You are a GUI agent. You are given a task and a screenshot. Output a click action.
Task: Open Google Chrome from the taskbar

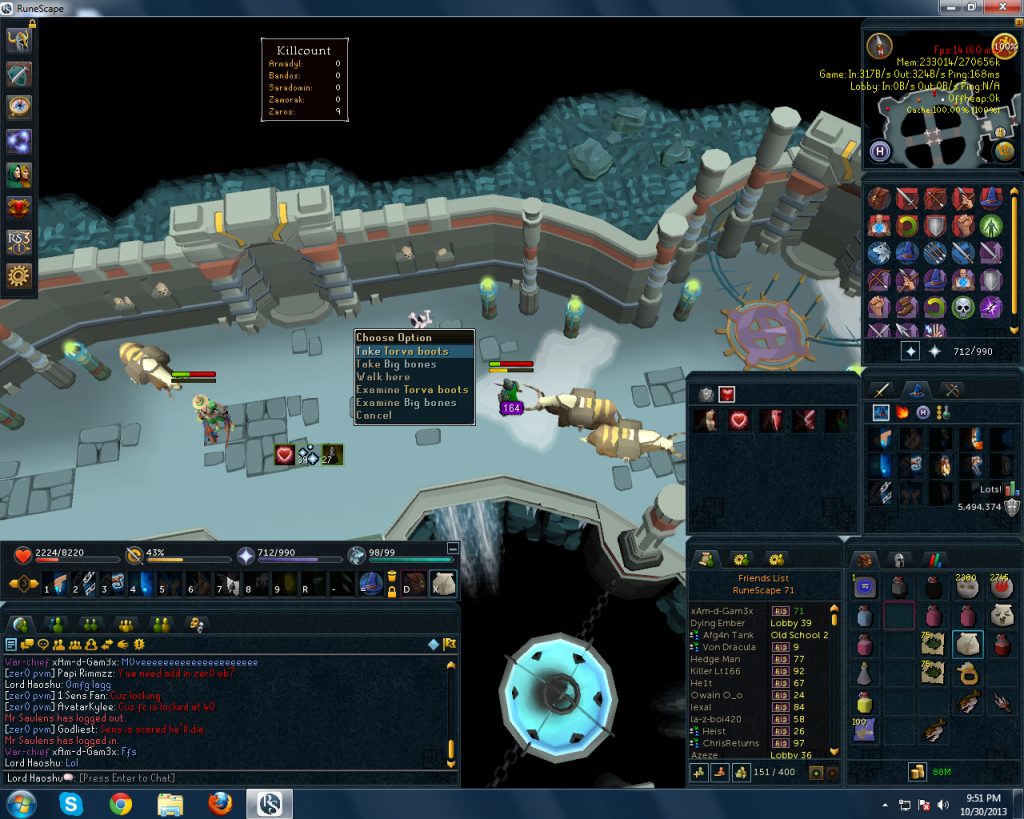pos(121,803)
